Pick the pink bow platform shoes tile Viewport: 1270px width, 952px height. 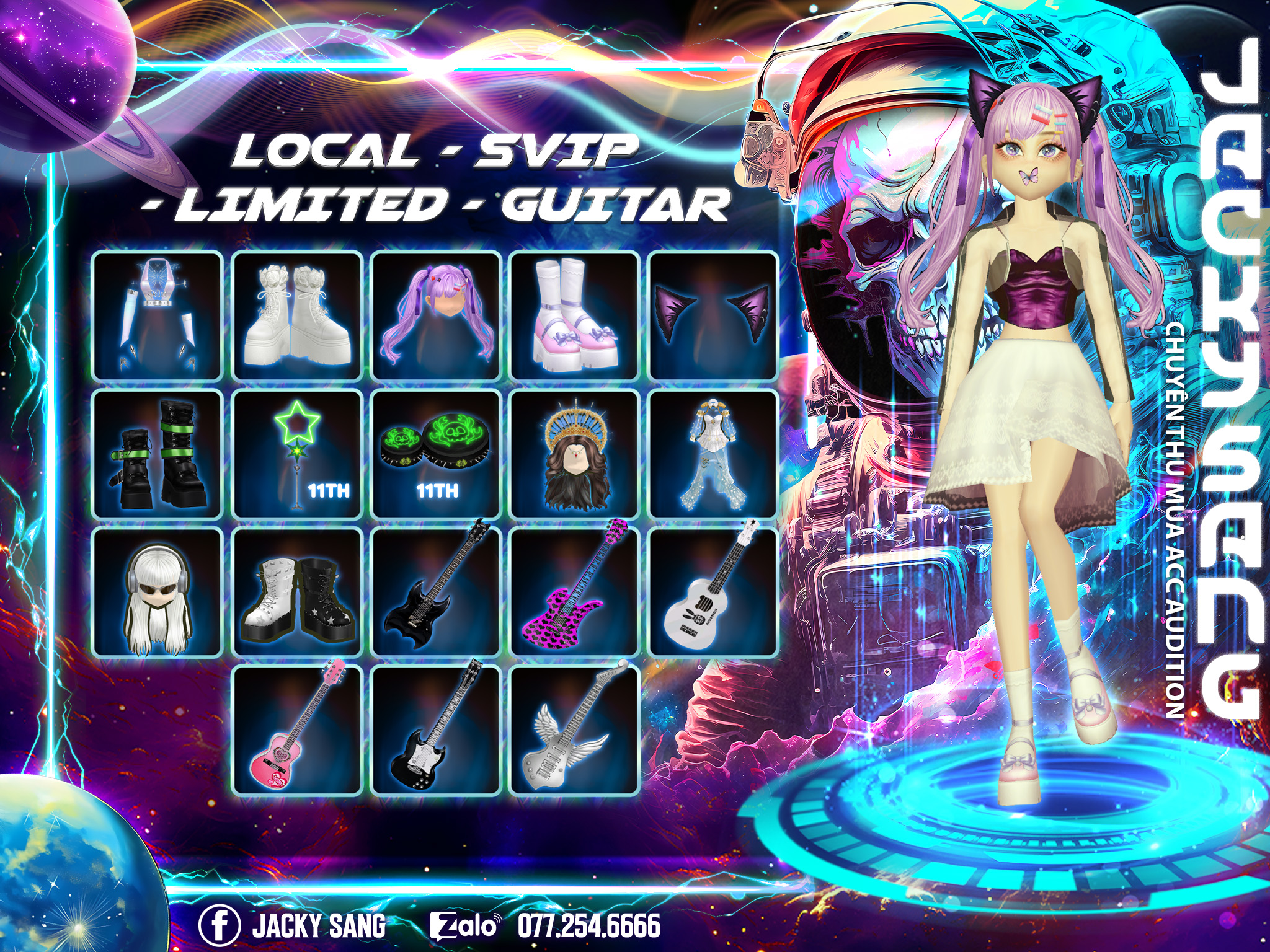point(575,315)
